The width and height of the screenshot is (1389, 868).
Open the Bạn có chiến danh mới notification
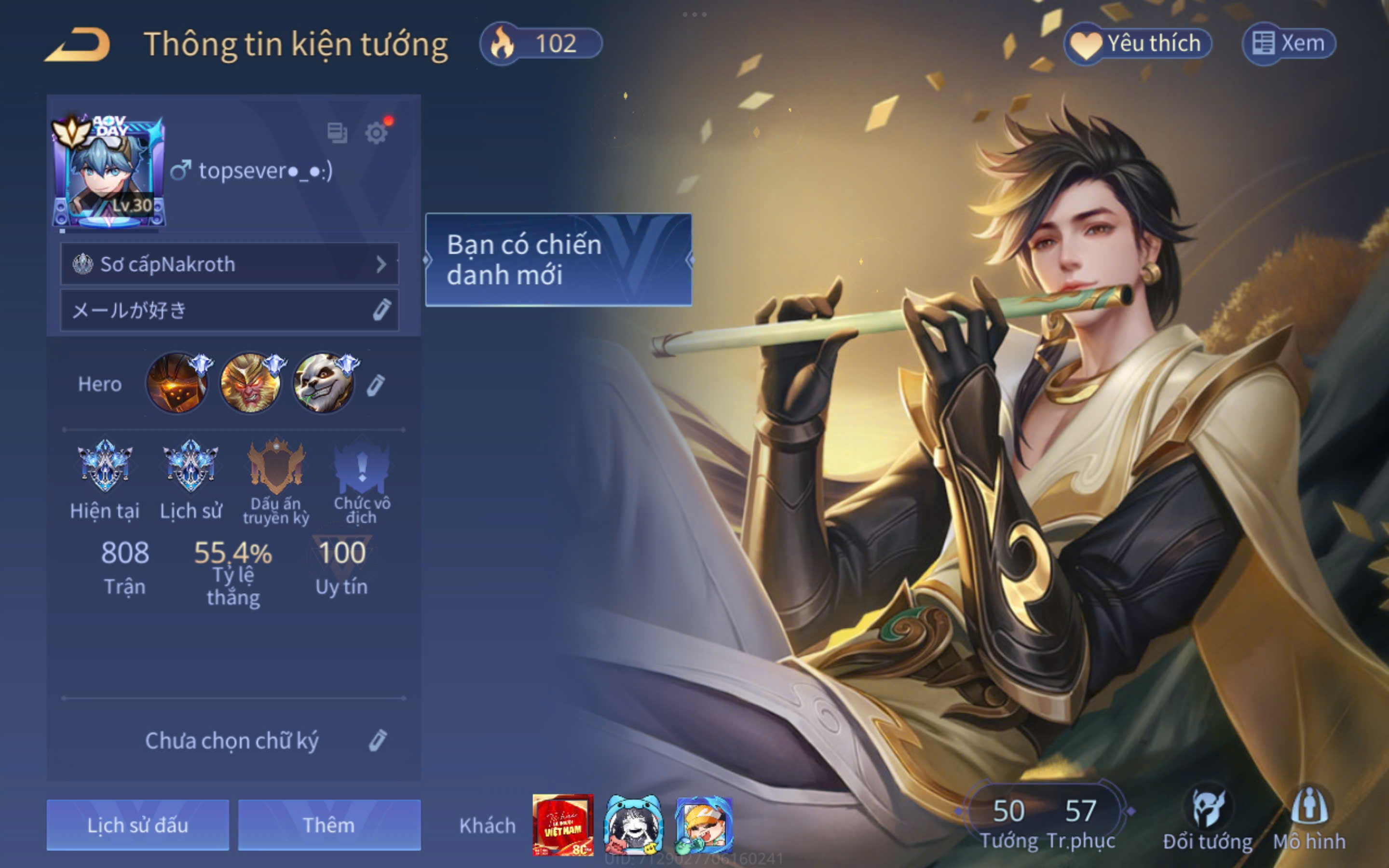click(x=558, y=259)
